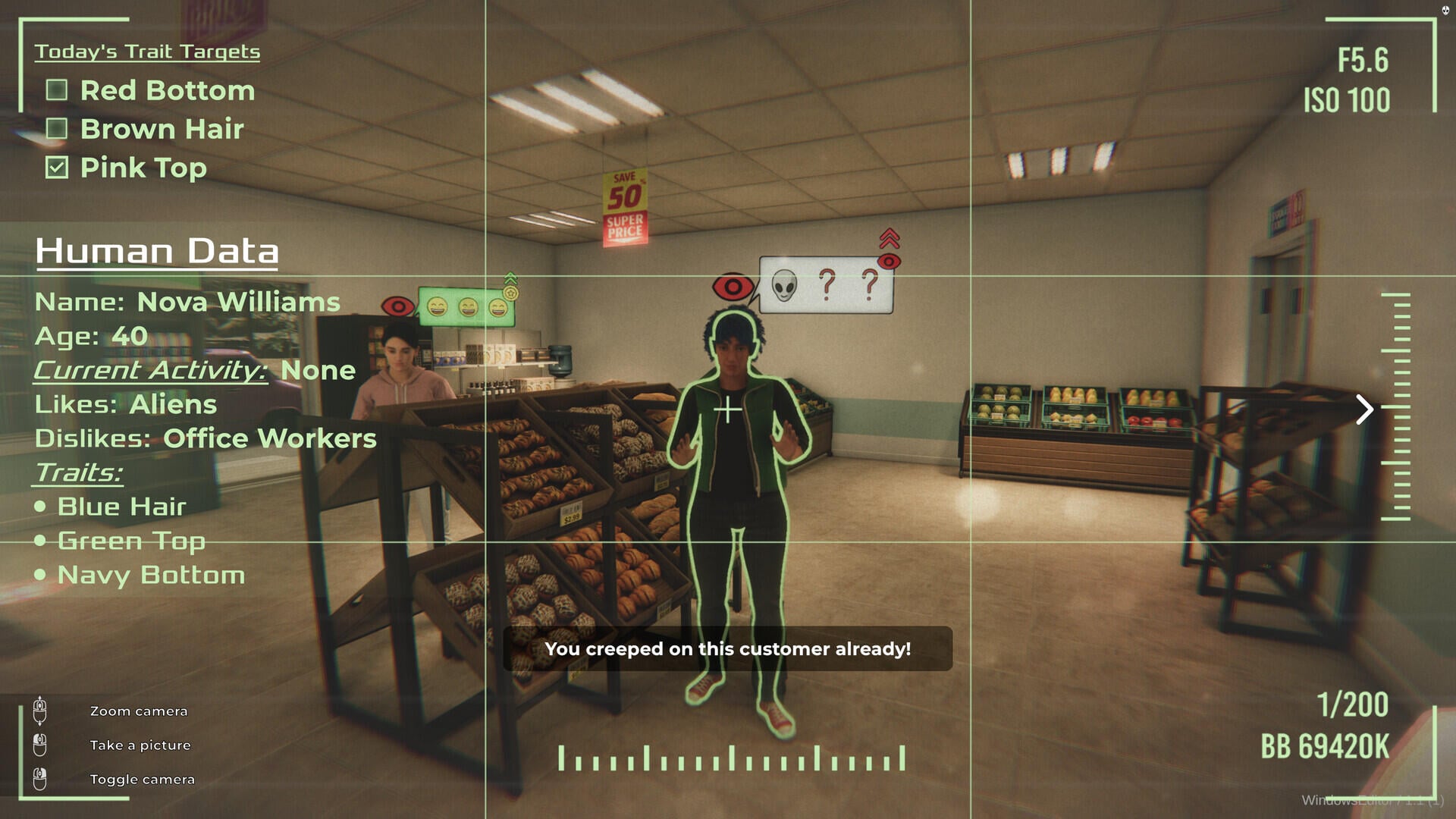The height and width of the screenshot is (819, 1456).
Task: Click the Human Data panel heading
Action: point(157,251)
